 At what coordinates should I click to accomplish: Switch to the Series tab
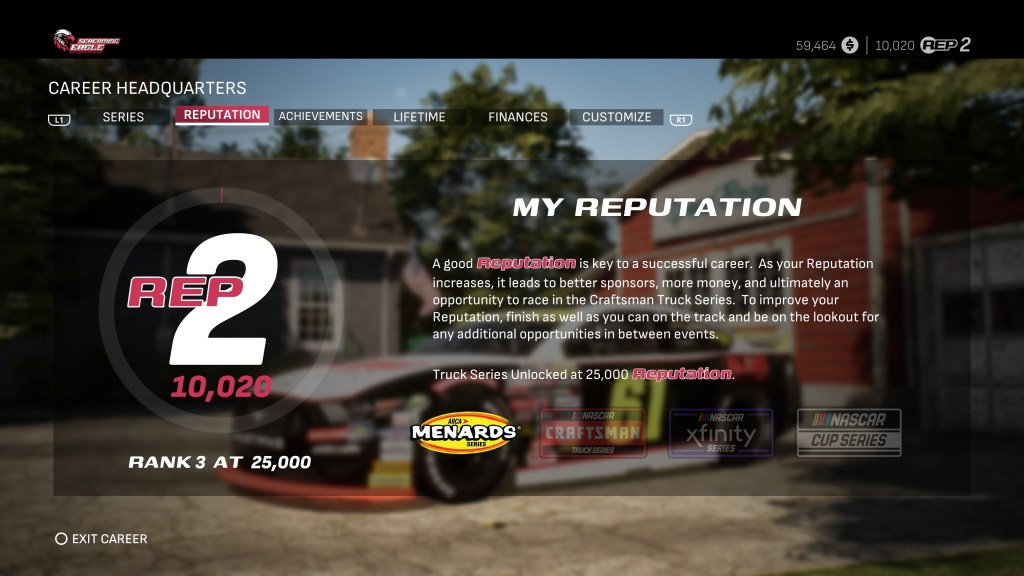click(123, 117)
